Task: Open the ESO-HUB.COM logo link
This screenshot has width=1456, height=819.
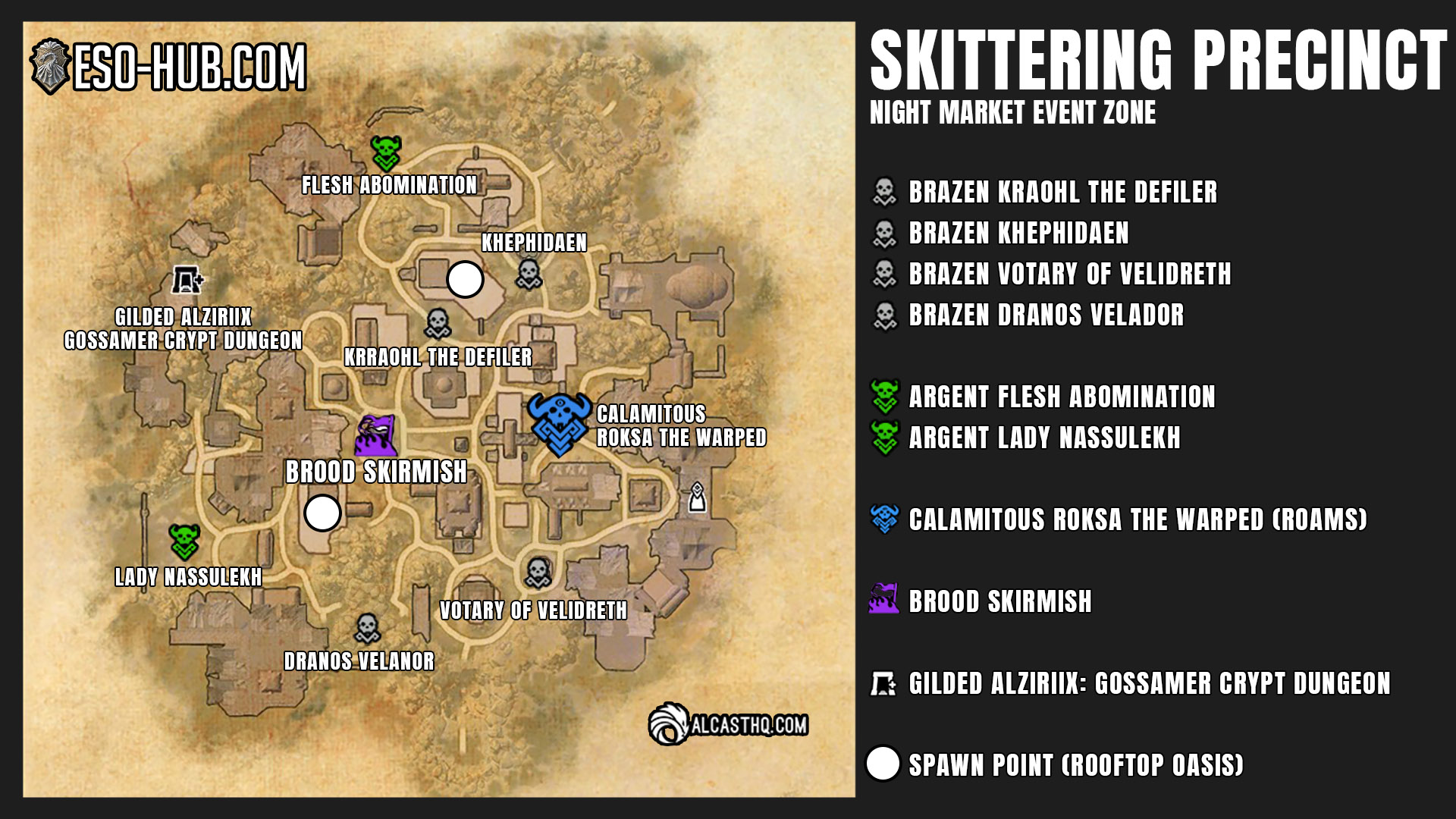Action: (x=168, y=67)
